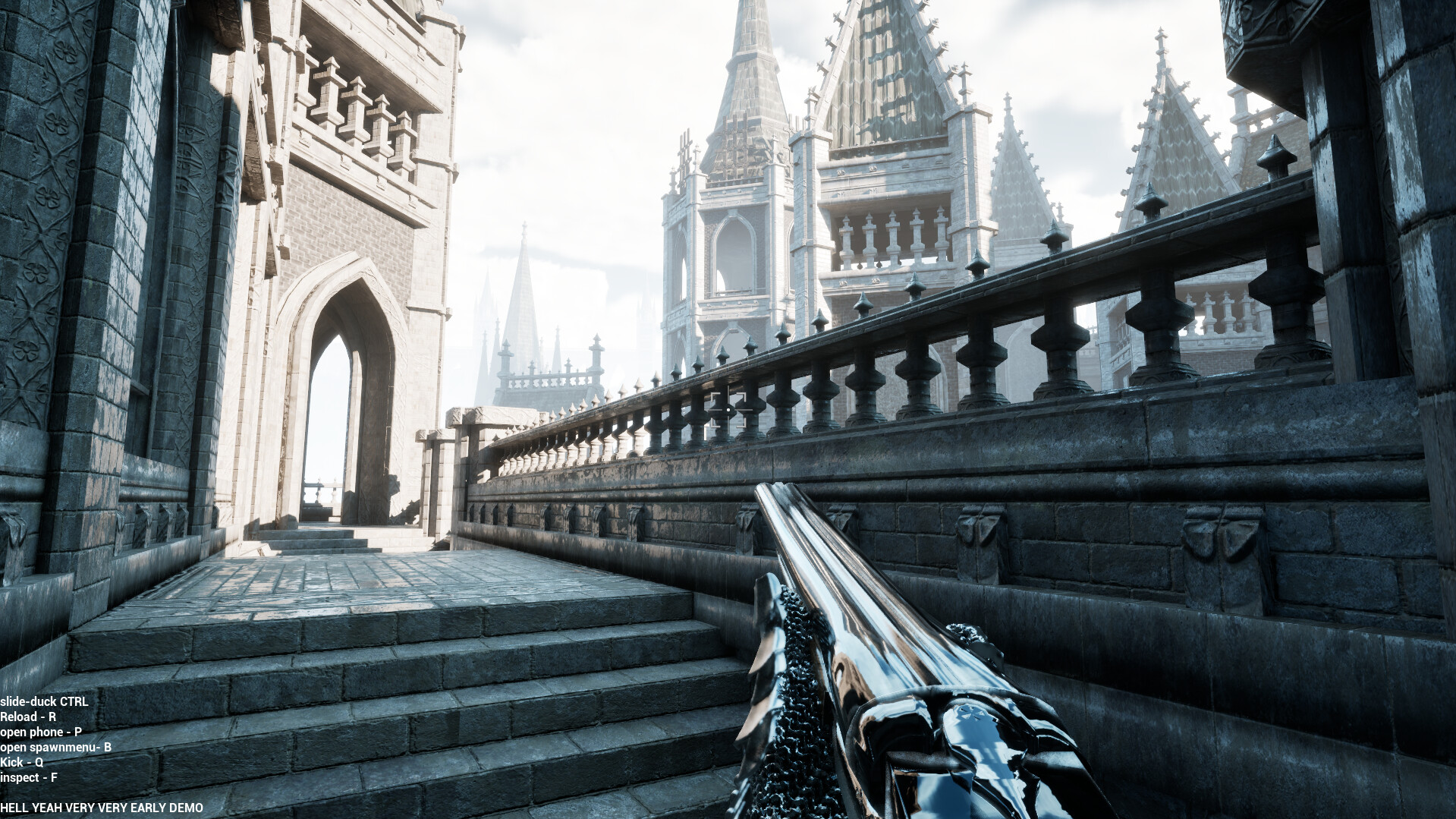Select the 'open phone - P' hint
Screen dimensions: 1456x819
point(42,732)
